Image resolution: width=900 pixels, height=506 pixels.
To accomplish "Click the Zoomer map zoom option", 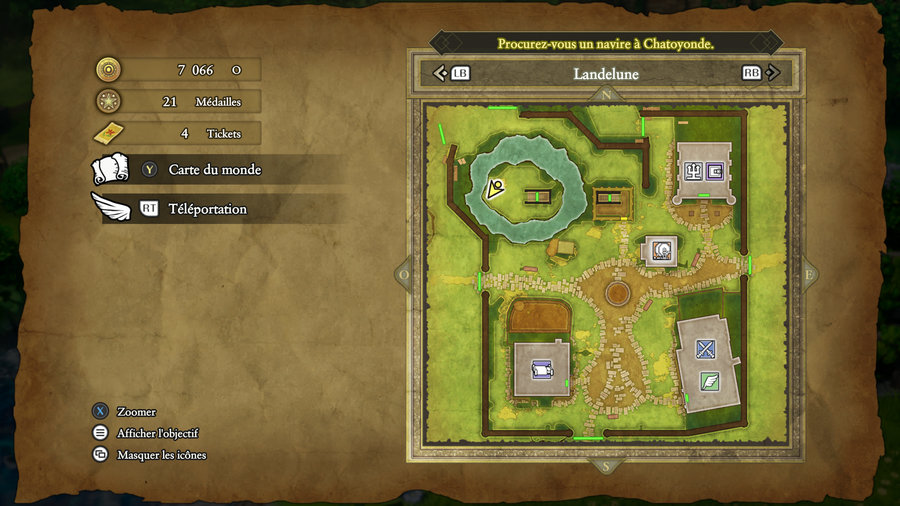I will (135, 412).
